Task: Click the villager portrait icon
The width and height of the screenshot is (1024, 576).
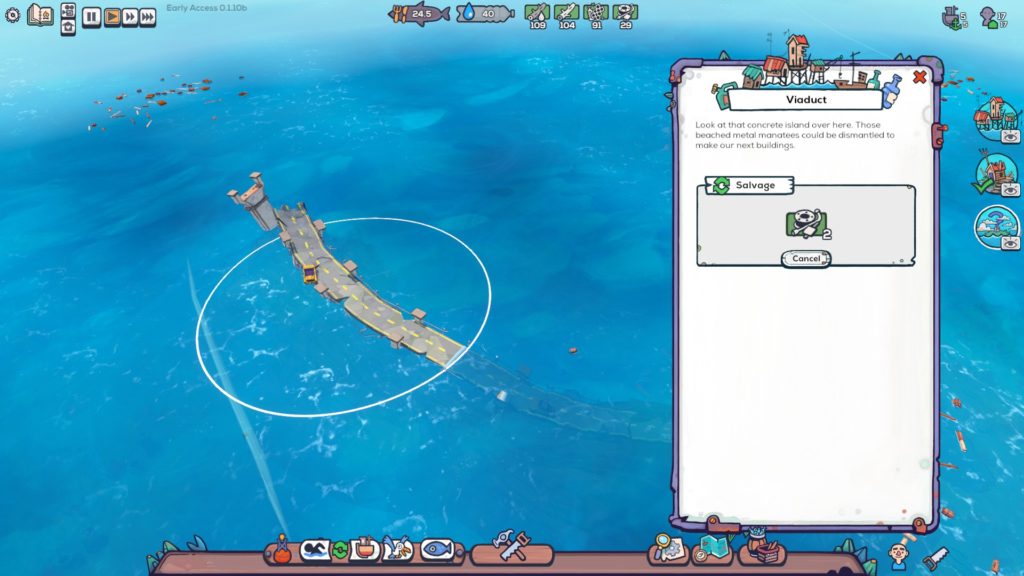Action: [900, 551]
